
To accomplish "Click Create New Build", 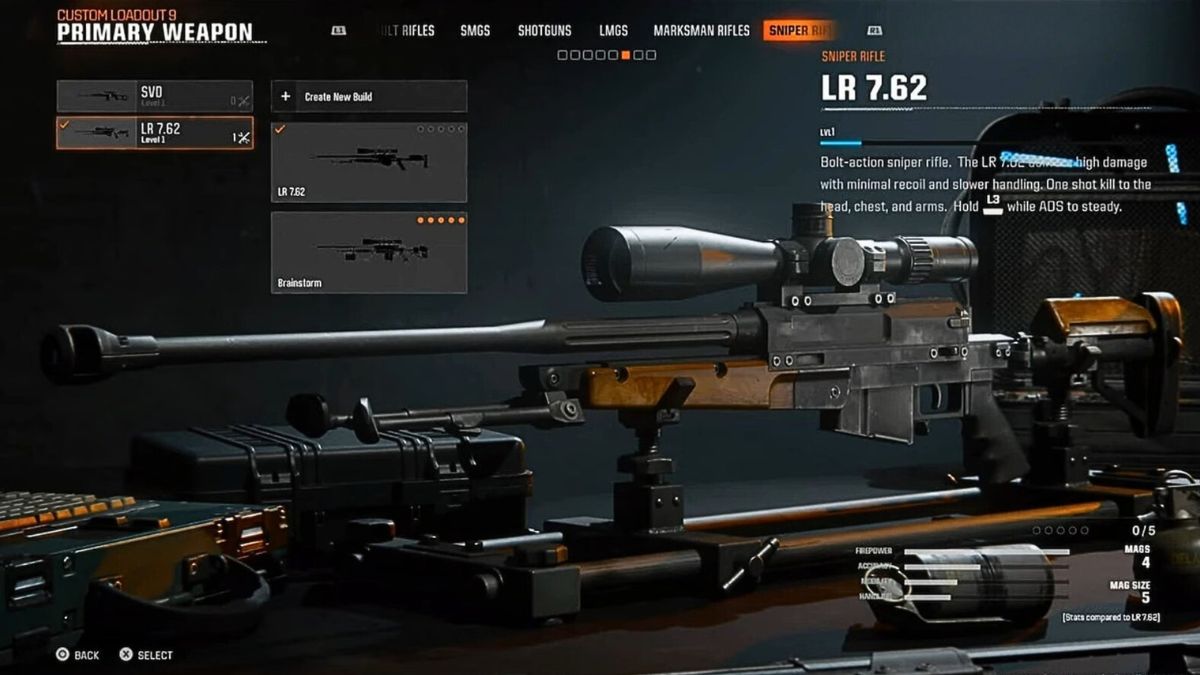I will coord(368,97).
